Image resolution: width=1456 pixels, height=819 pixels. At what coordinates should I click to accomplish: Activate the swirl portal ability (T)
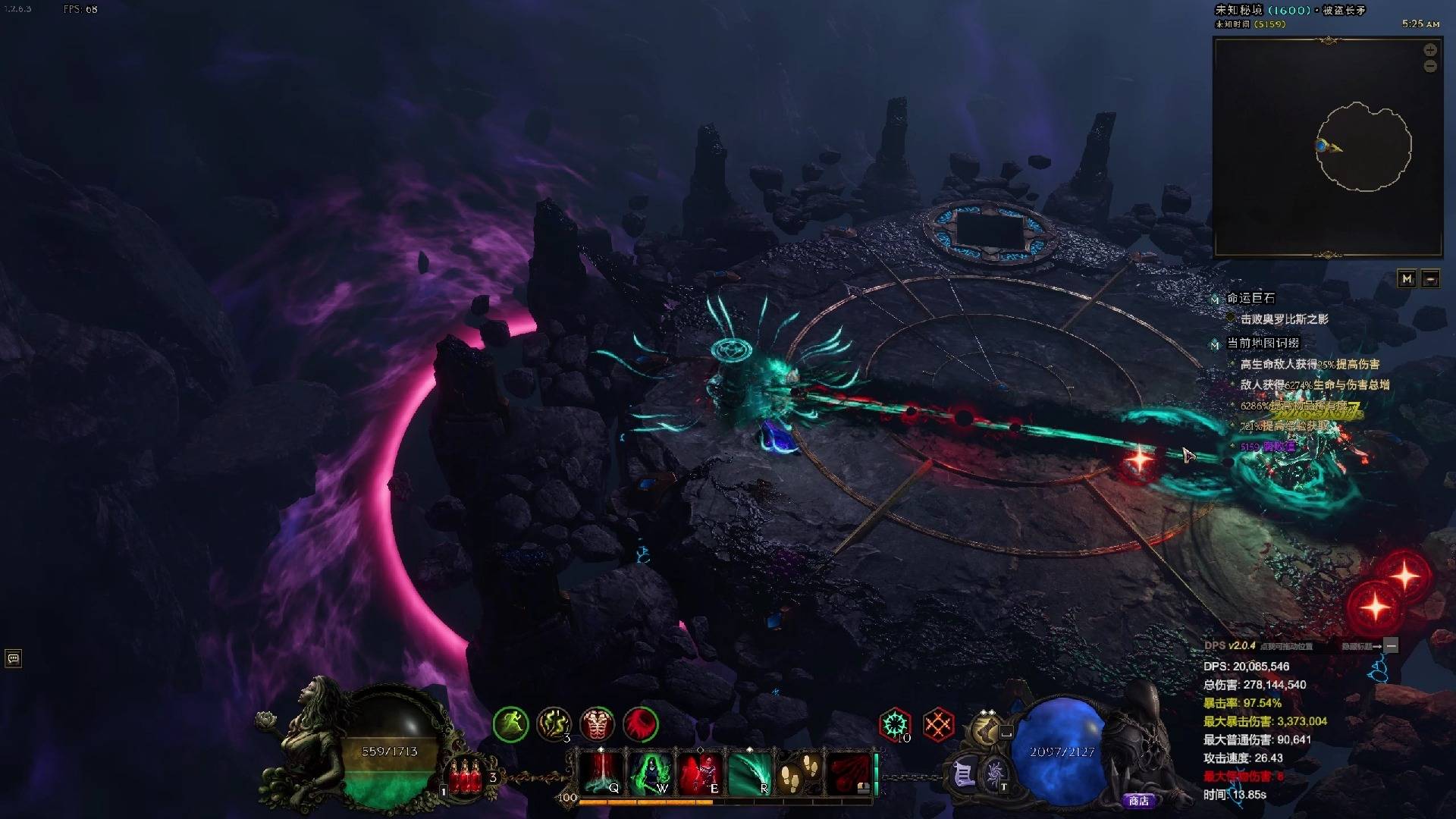click(995, 773)
